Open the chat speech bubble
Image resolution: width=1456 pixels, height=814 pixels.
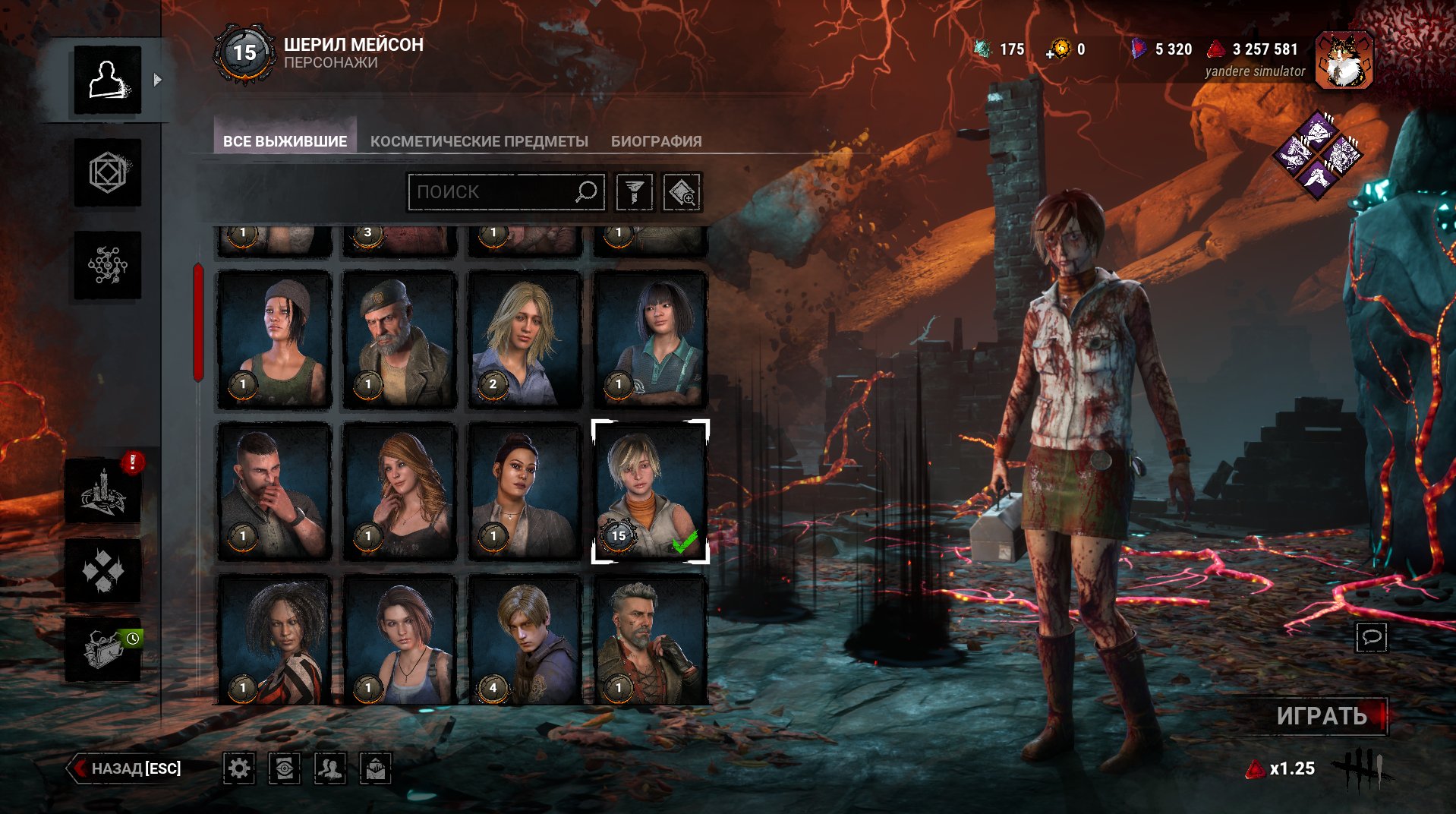1371,636
